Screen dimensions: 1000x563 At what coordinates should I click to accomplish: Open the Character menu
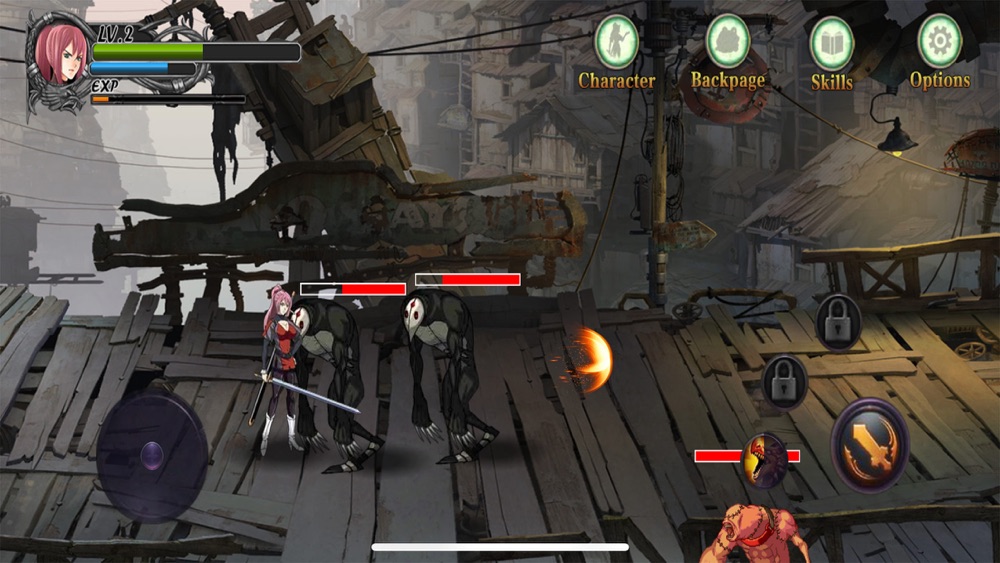pos(617,43)
